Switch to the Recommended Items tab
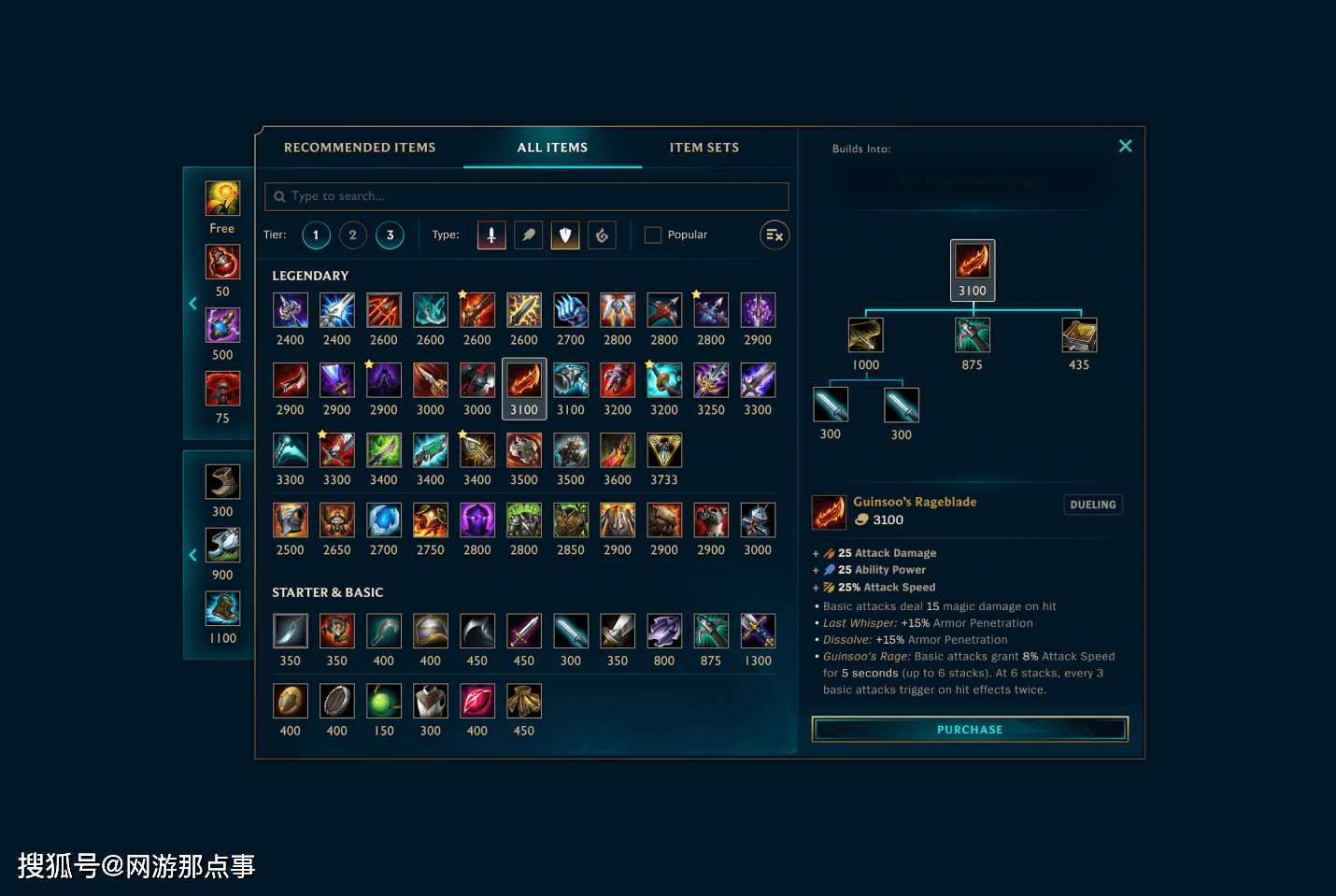The height and width of the screenshot is (896, 1336). point(360,148)
